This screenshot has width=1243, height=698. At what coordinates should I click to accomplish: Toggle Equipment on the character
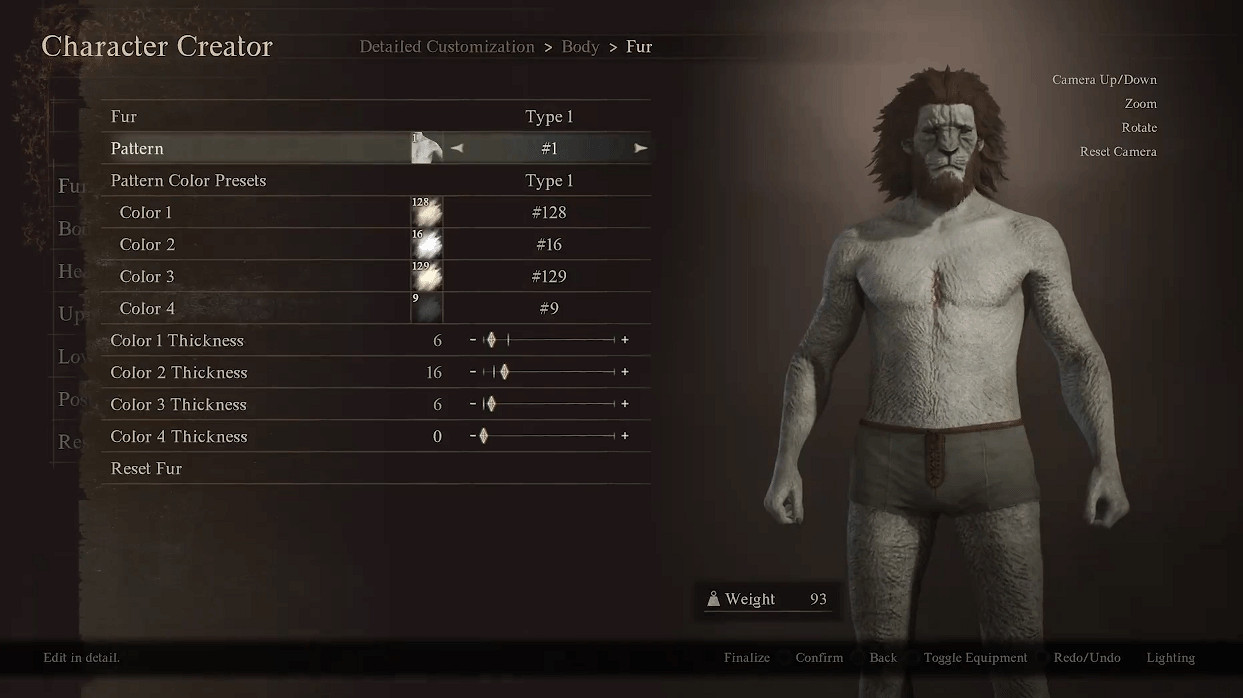click(975, 657)
